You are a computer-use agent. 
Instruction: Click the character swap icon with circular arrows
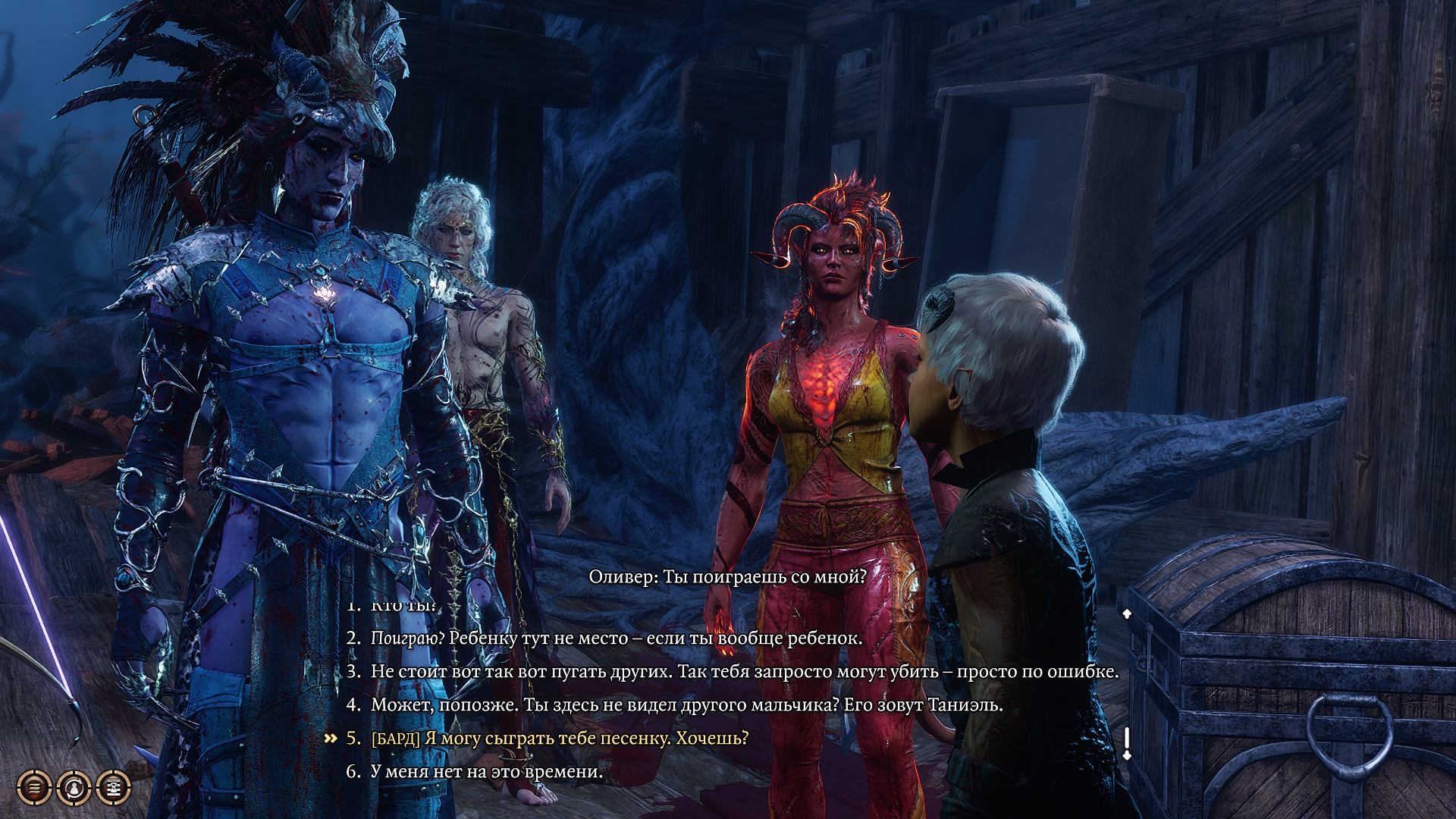tap(74, 788)
